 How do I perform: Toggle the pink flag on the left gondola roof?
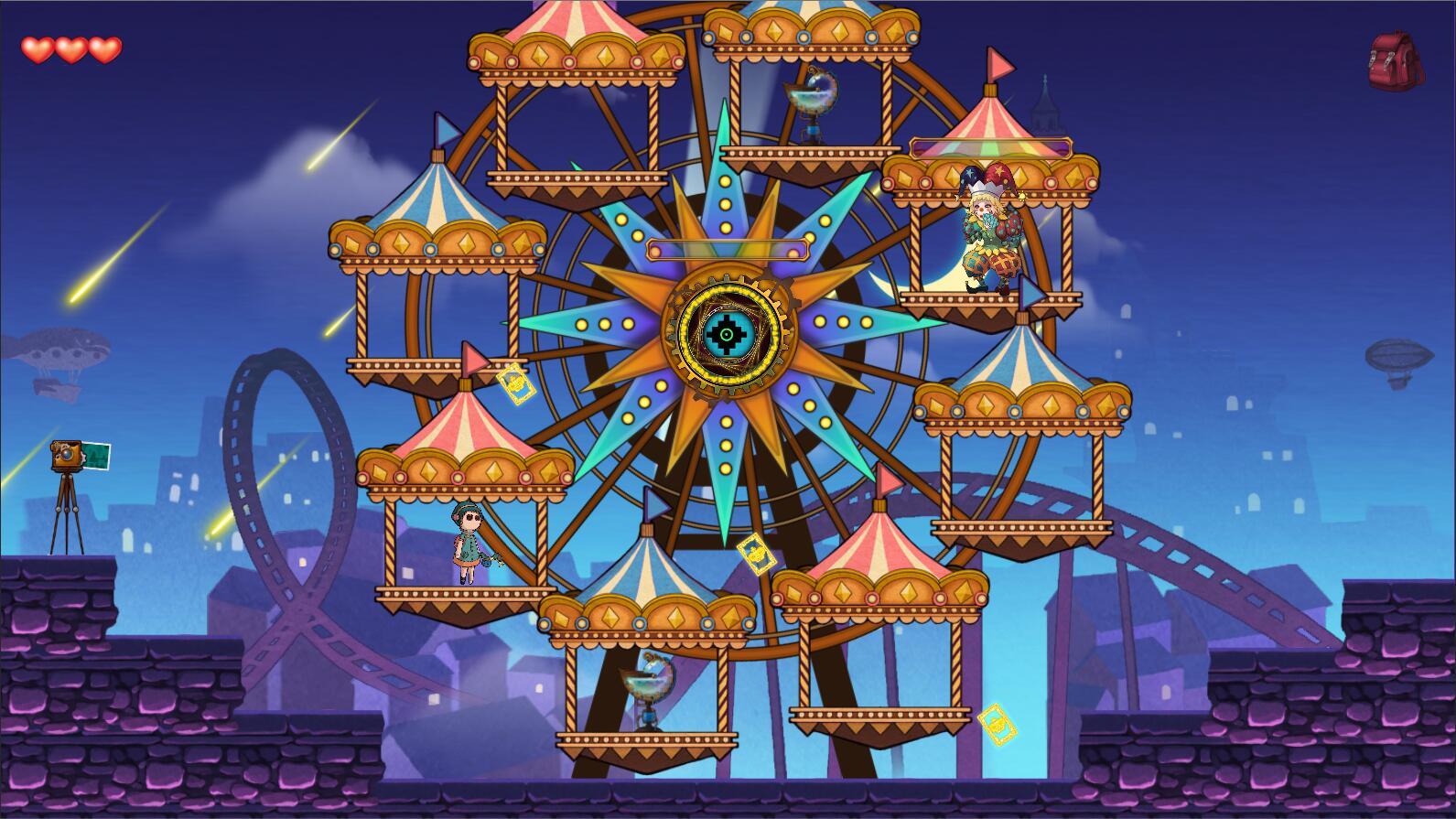[x=472, y=357]
